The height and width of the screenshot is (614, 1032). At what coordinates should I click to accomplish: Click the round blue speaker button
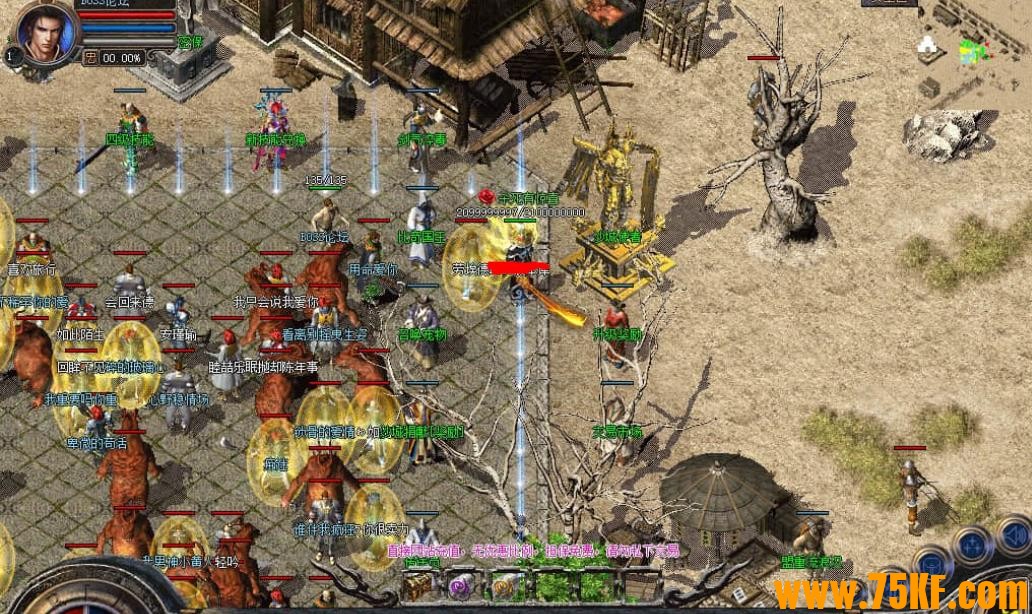(x=1014, y=536)
